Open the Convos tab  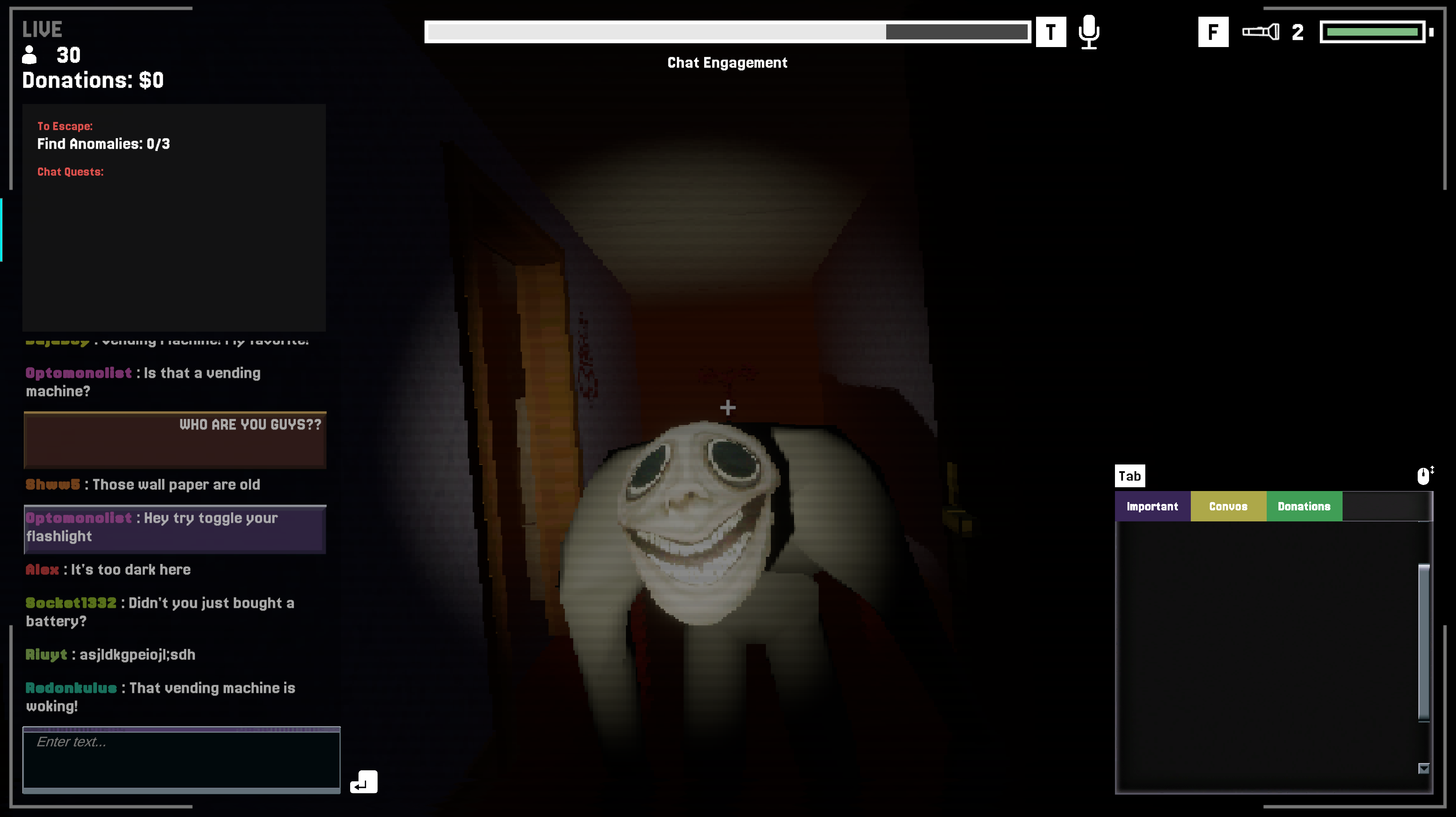(1228, 506)
